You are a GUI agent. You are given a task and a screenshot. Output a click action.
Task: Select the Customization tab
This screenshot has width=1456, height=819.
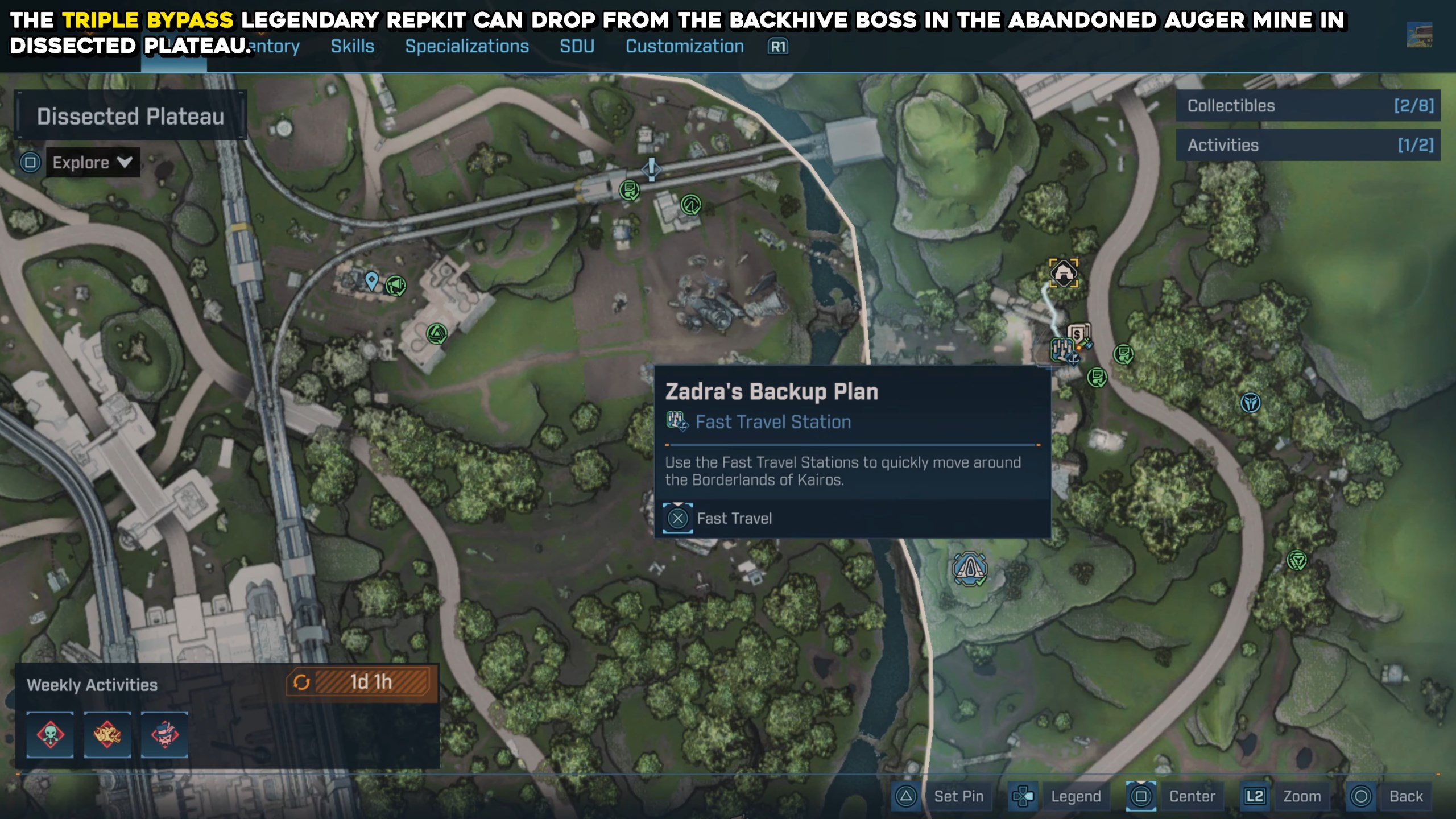pyautogui.click(x=685, y=46)
